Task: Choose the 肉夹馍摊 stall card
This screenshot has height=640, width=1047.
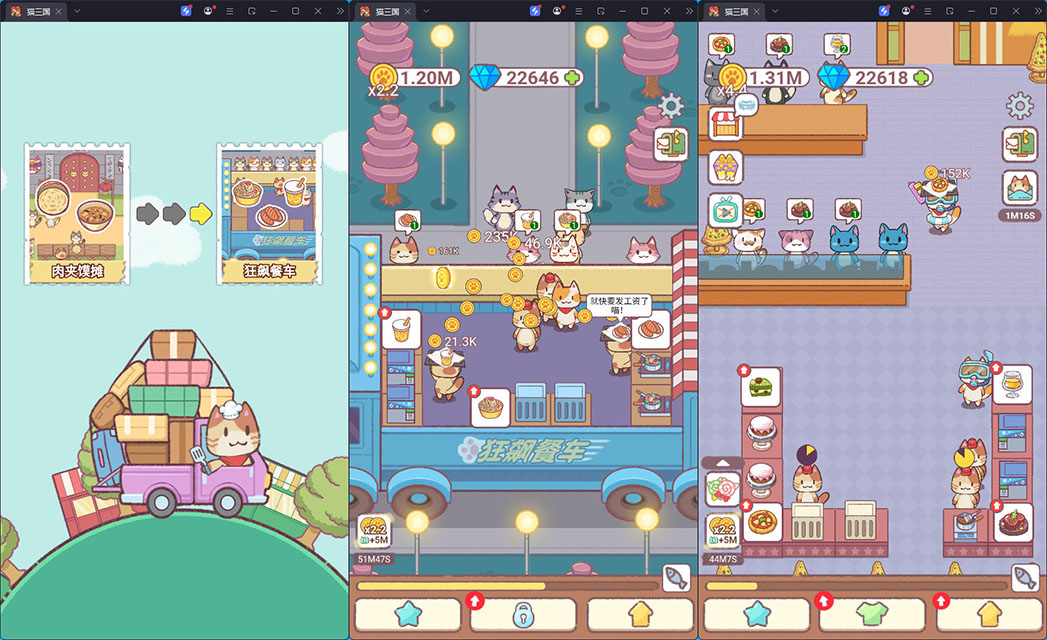Action: coord(77,212)
